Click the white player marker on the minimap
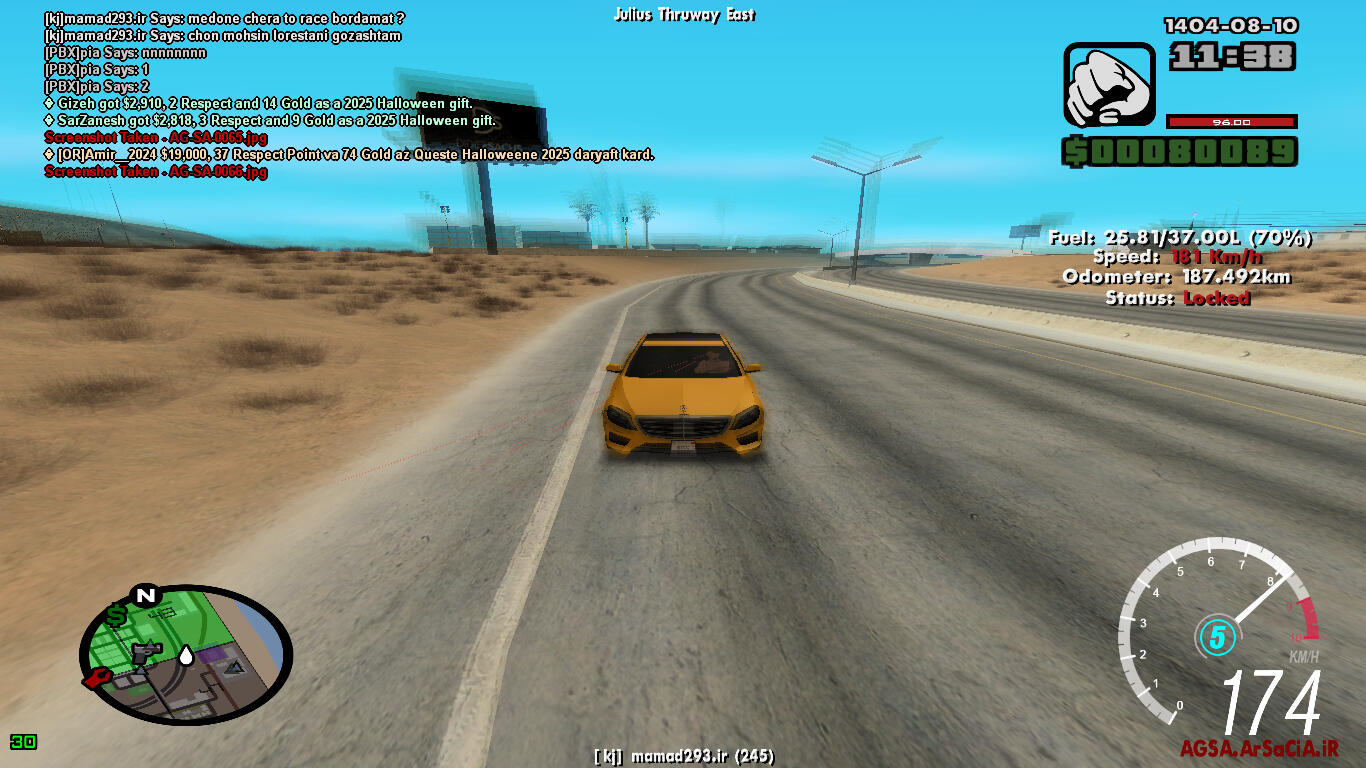This screenshot has width=1366, height=768. pyautogui.click(x=186, y=656)
